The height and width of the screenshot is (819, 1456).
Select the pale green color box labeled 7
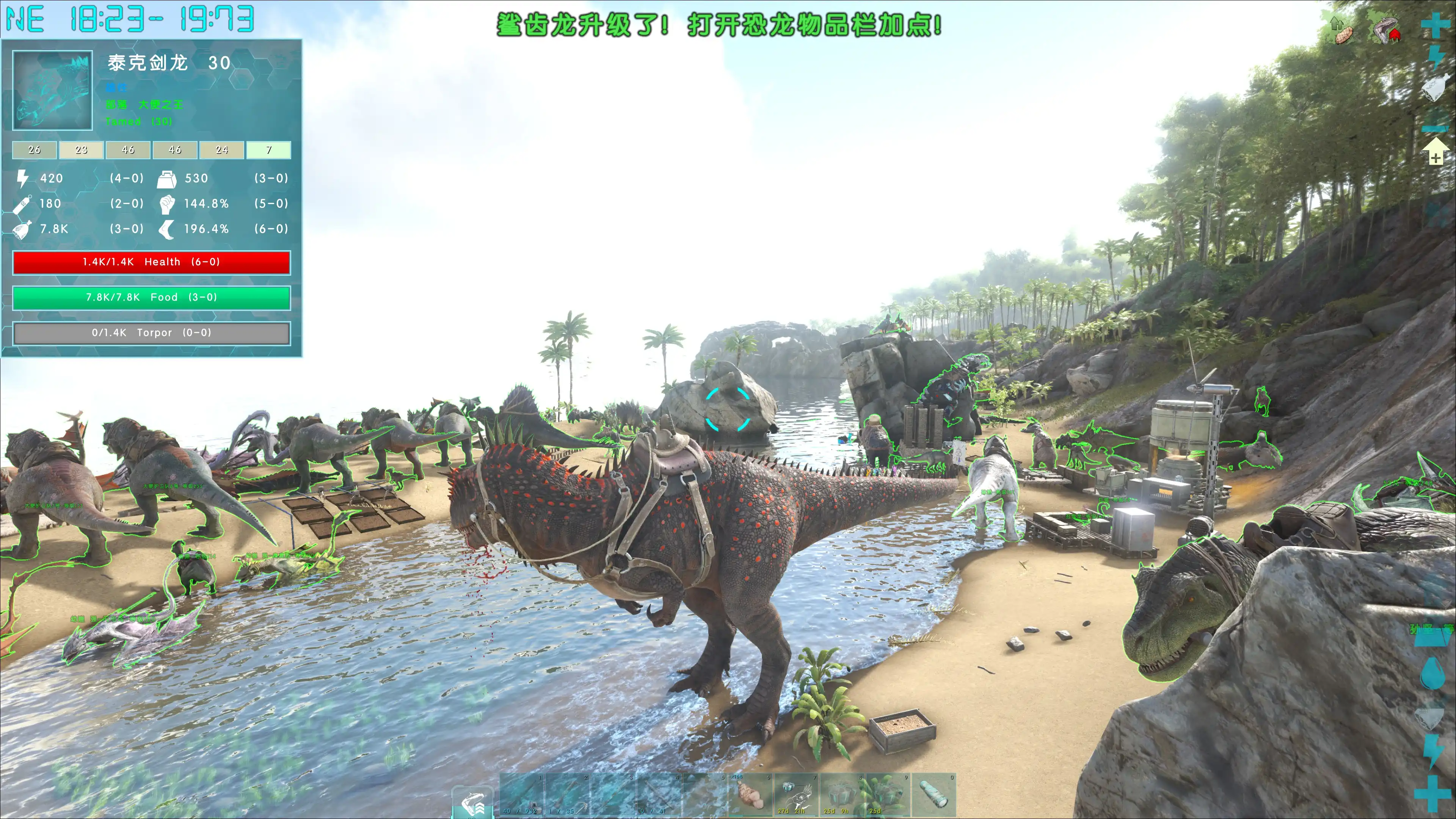(268, 150)
